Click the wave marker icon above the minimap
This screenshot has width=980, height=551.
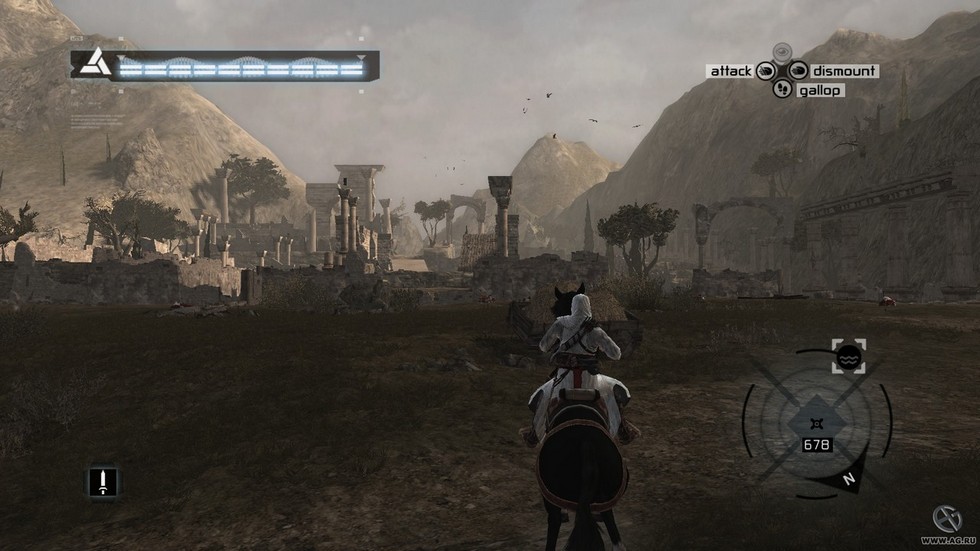[x=848, y=356]
